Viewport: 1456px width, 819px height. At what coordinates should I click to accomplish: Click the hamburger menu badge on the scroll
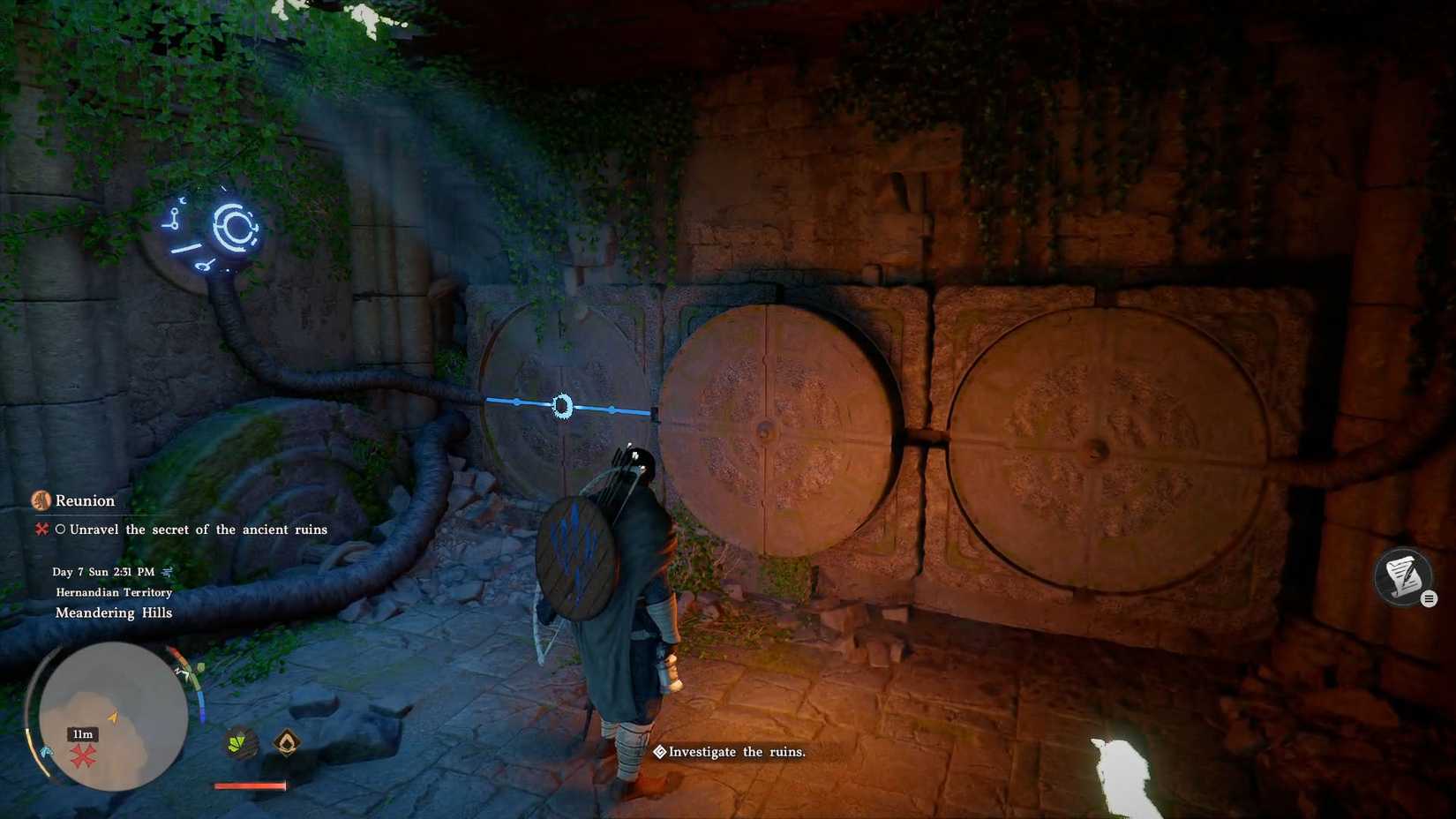tap(1430, 598)
